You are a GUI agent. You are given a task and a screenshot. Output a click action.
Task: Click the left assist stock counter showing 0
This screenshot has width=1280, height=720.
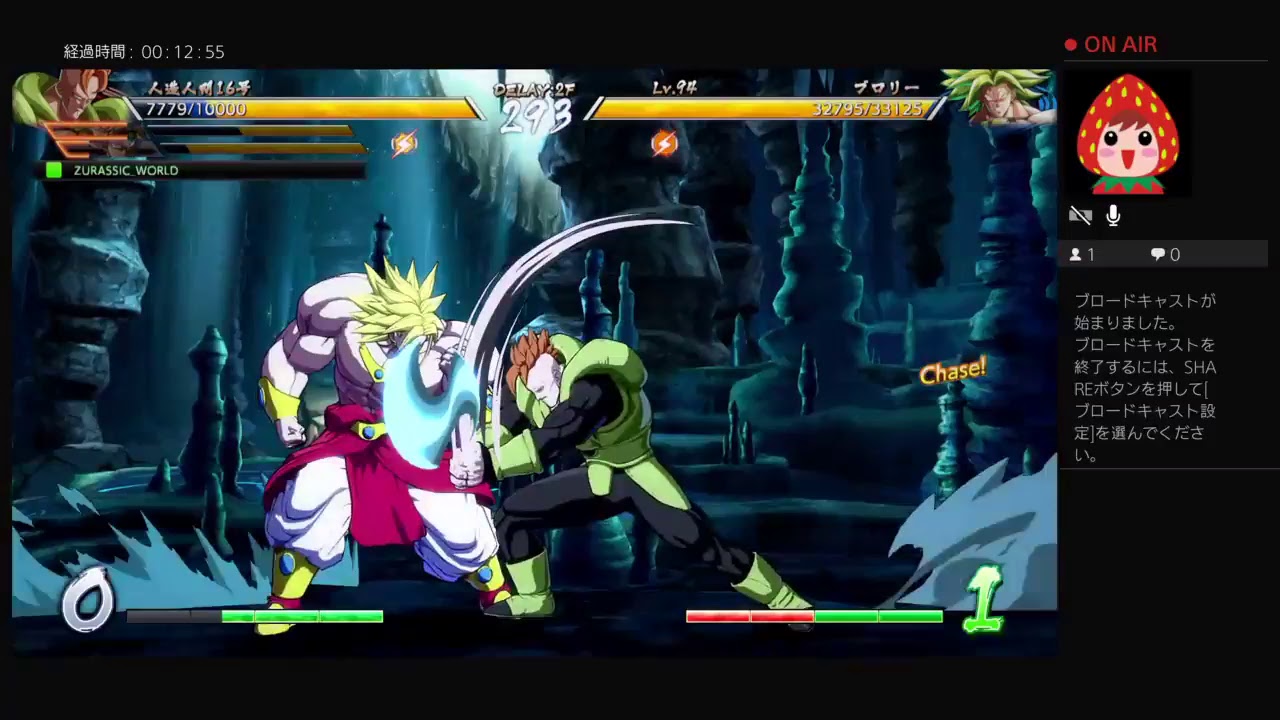[x=88, y=598]
